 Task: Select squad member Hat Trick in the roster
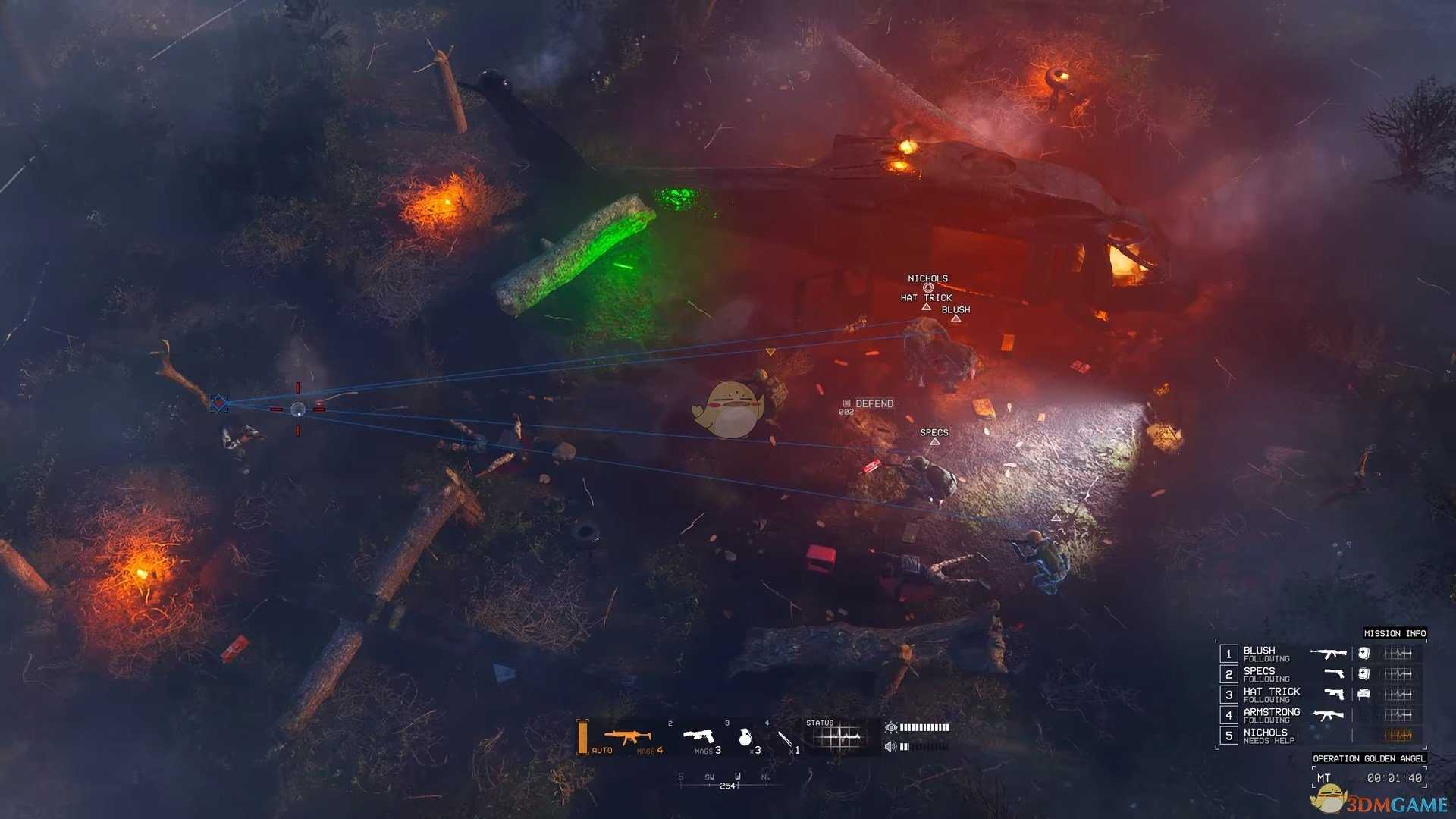coord(1271,695)
